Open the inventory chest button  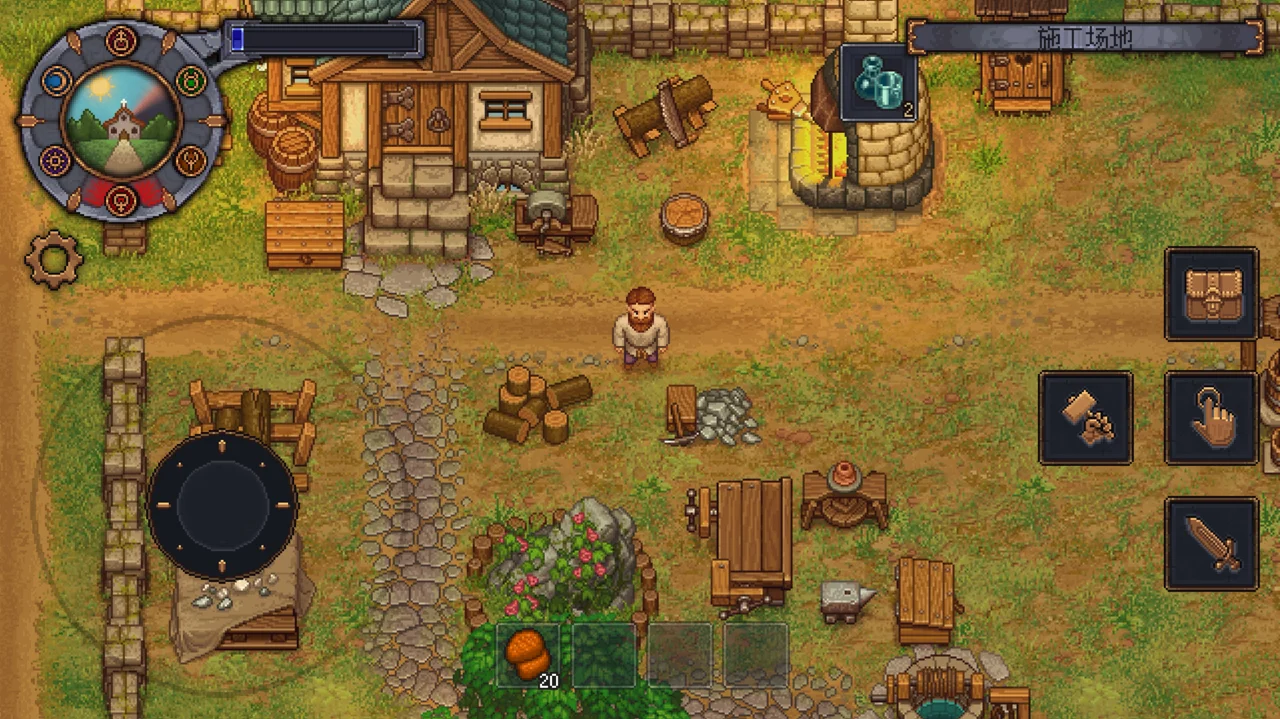coord(1211,295)
